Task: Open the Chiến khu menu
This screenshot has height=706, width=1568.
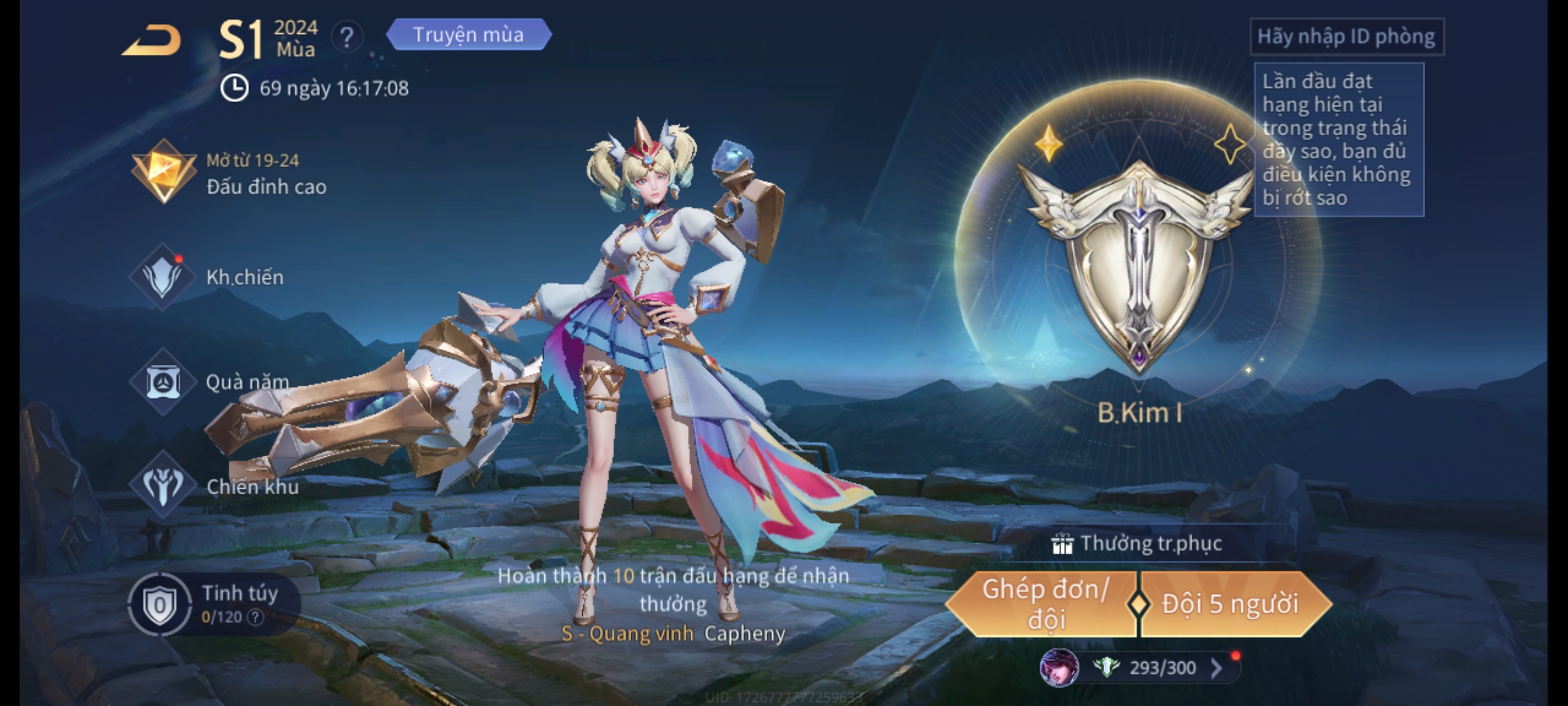Action: pyautogui.click(x=214, y=486)
